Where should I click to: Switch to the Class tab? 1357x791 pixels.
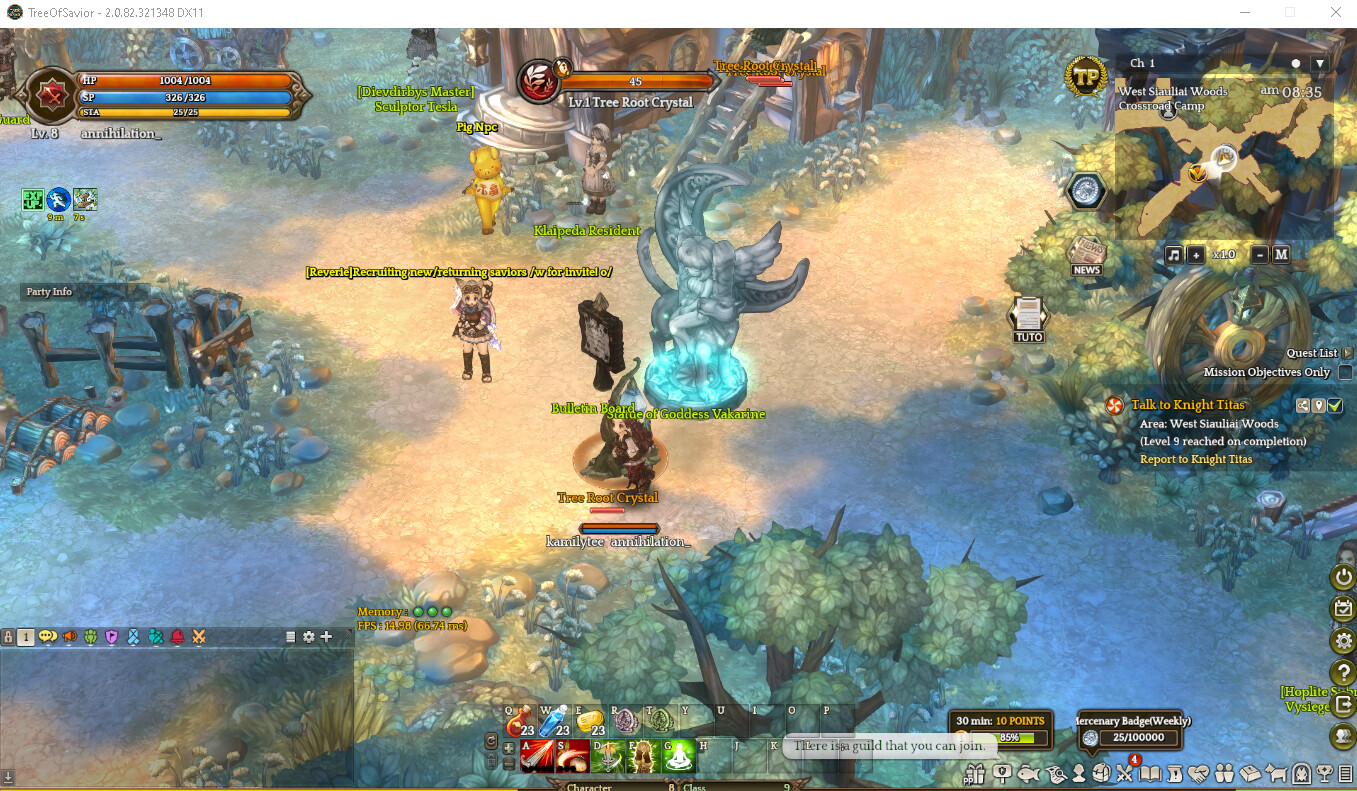click(695, 787)
